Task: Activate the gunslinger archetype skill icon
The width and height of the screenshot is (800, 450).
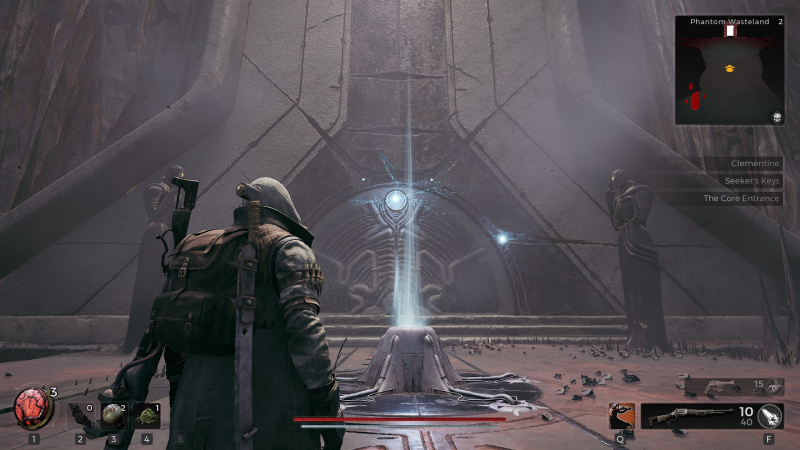Action: coord(621,416)
